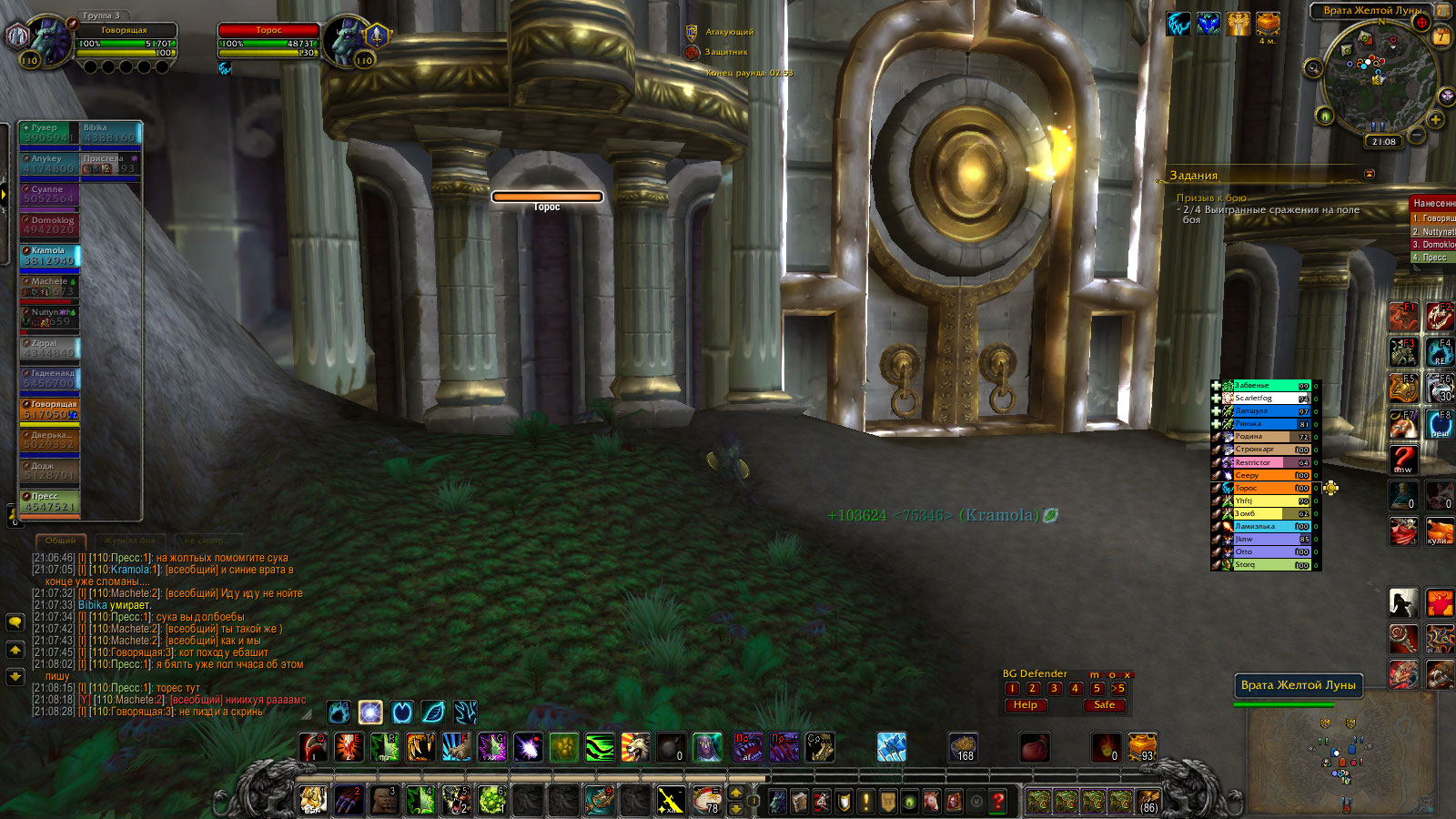The width and height of the screenshot is (1456, 819).
Task: Page action bar up with arrow
Action: pyautogui.click(x=735, y=793)
